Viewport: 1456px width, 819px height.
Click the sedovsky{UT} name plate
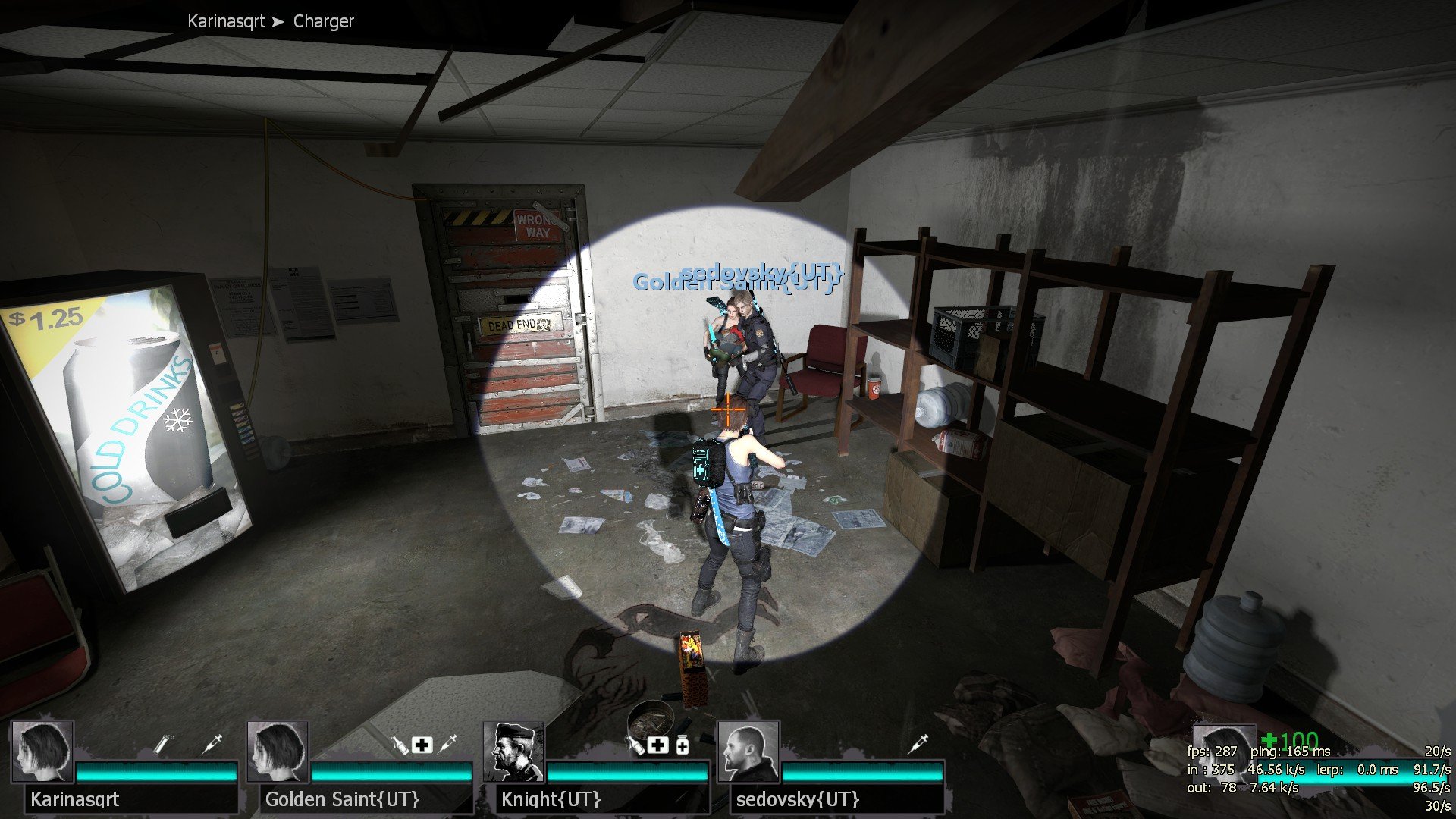(x=798, y=799)
